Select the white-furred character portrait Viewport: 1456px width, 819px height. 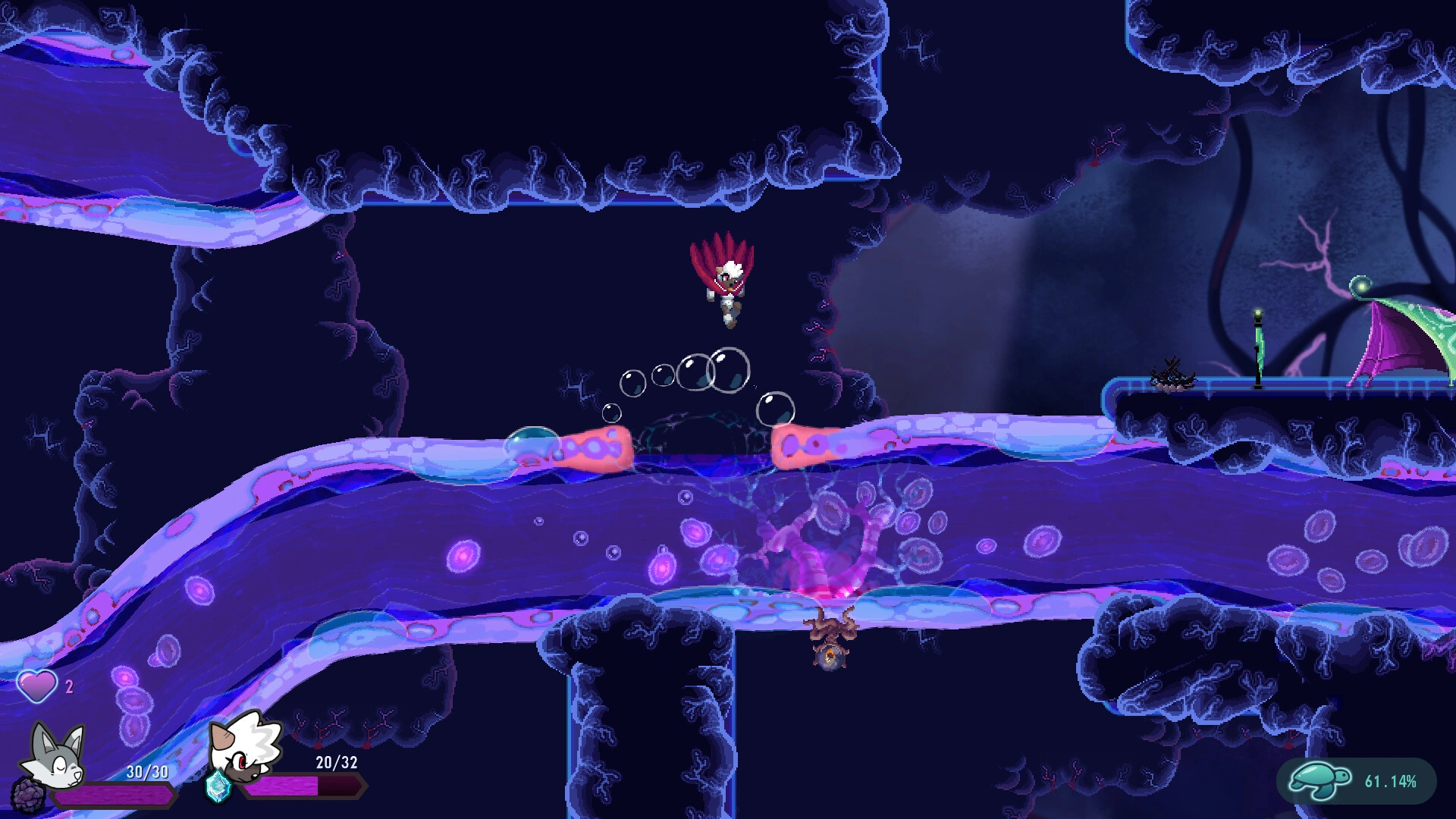[x=244, y=747]
